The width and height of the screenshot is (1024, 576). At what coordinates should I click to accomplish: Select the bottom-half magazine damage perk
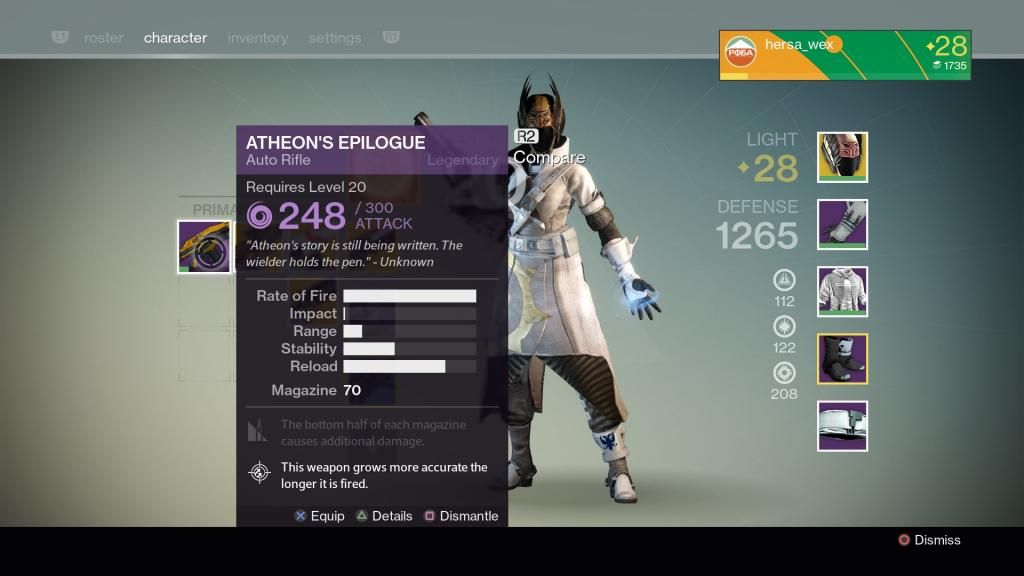coord(258,432)
